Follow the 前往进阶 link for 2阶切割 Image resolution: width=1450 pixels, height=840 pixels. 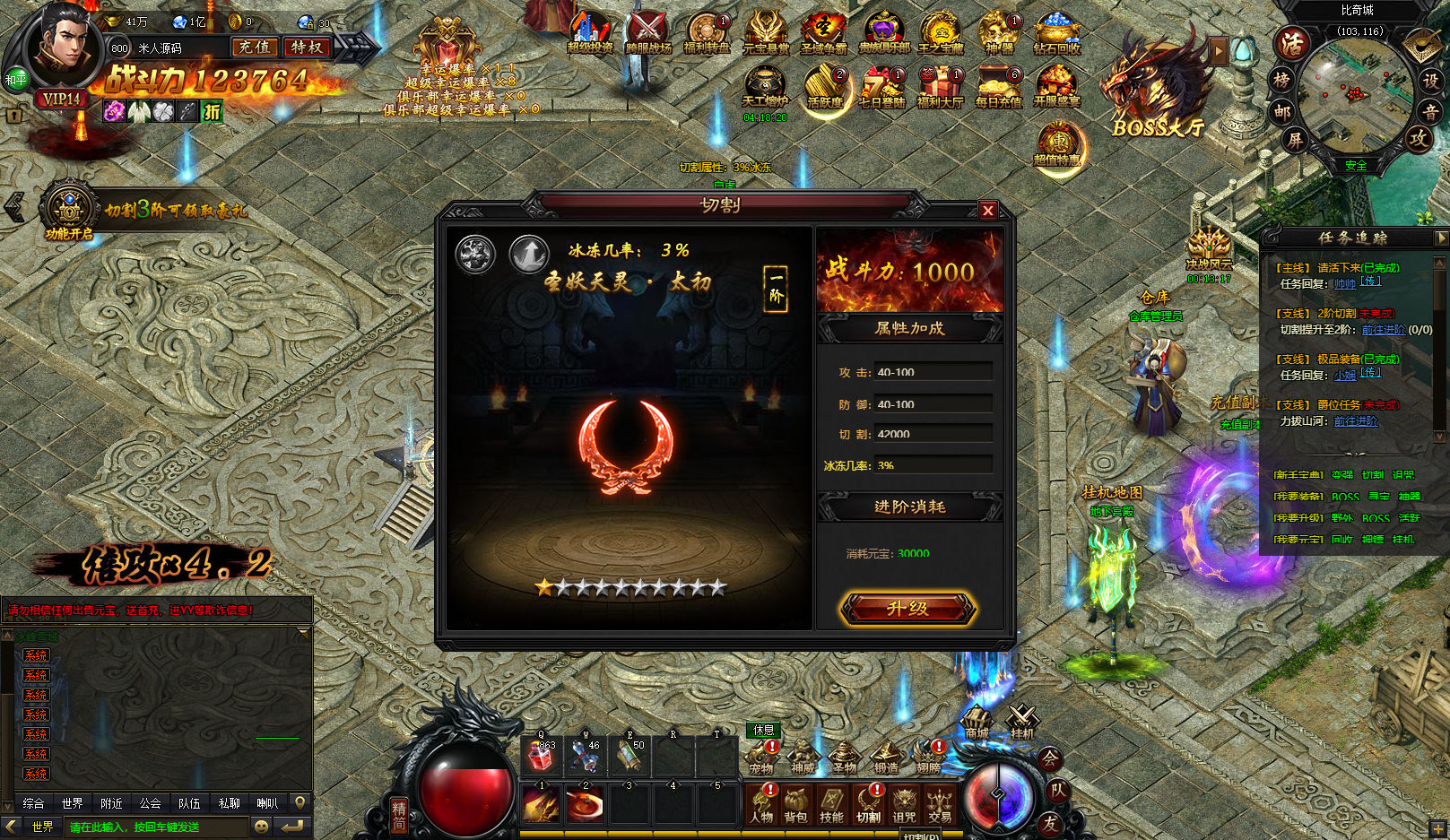point(1383,329)
